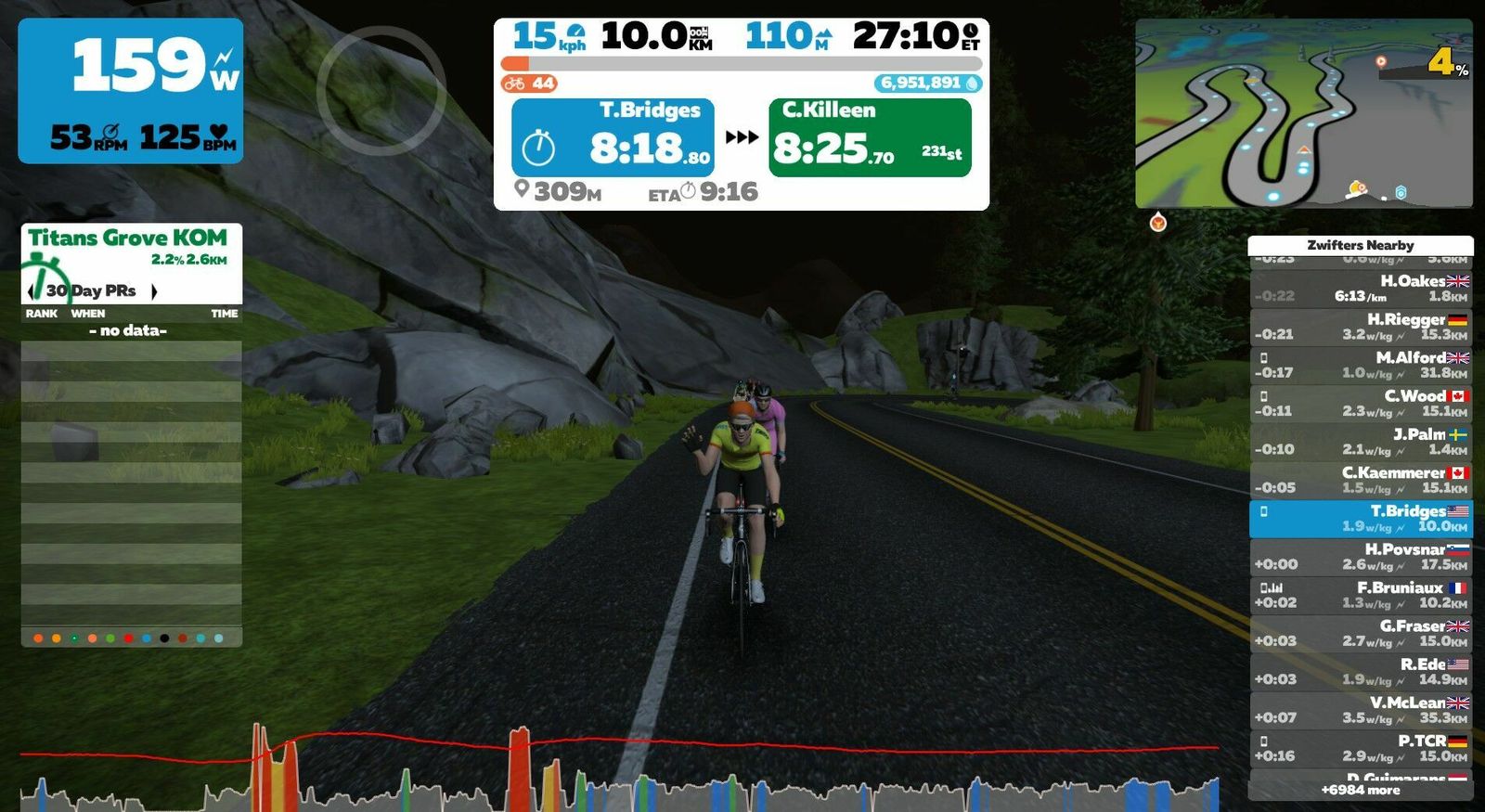Select C.Wood rider row
The width and height of the screenshot is (1485, 812).
pos(1361,403)
